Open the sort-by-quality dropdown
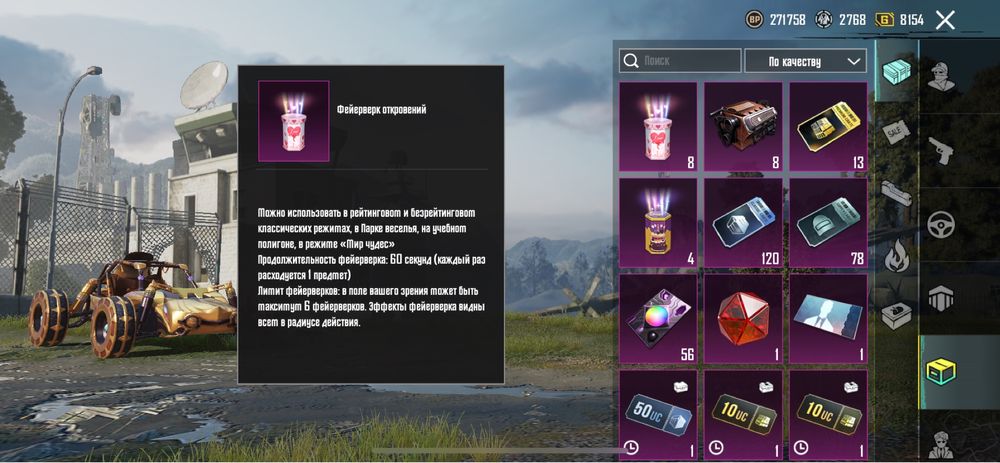The width and height of the screenshot is (1000, 463). point(805,61)
